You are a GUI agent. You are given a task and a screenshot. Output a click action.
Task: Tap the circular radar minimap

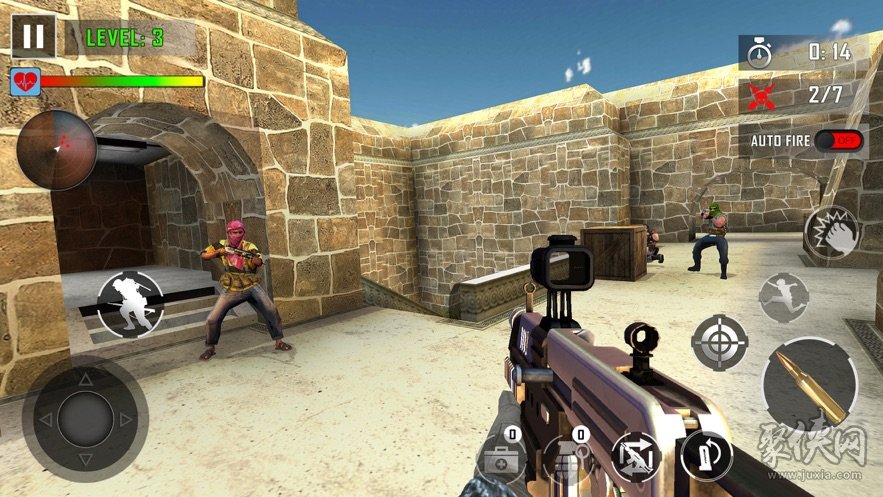tap(57, 150)
